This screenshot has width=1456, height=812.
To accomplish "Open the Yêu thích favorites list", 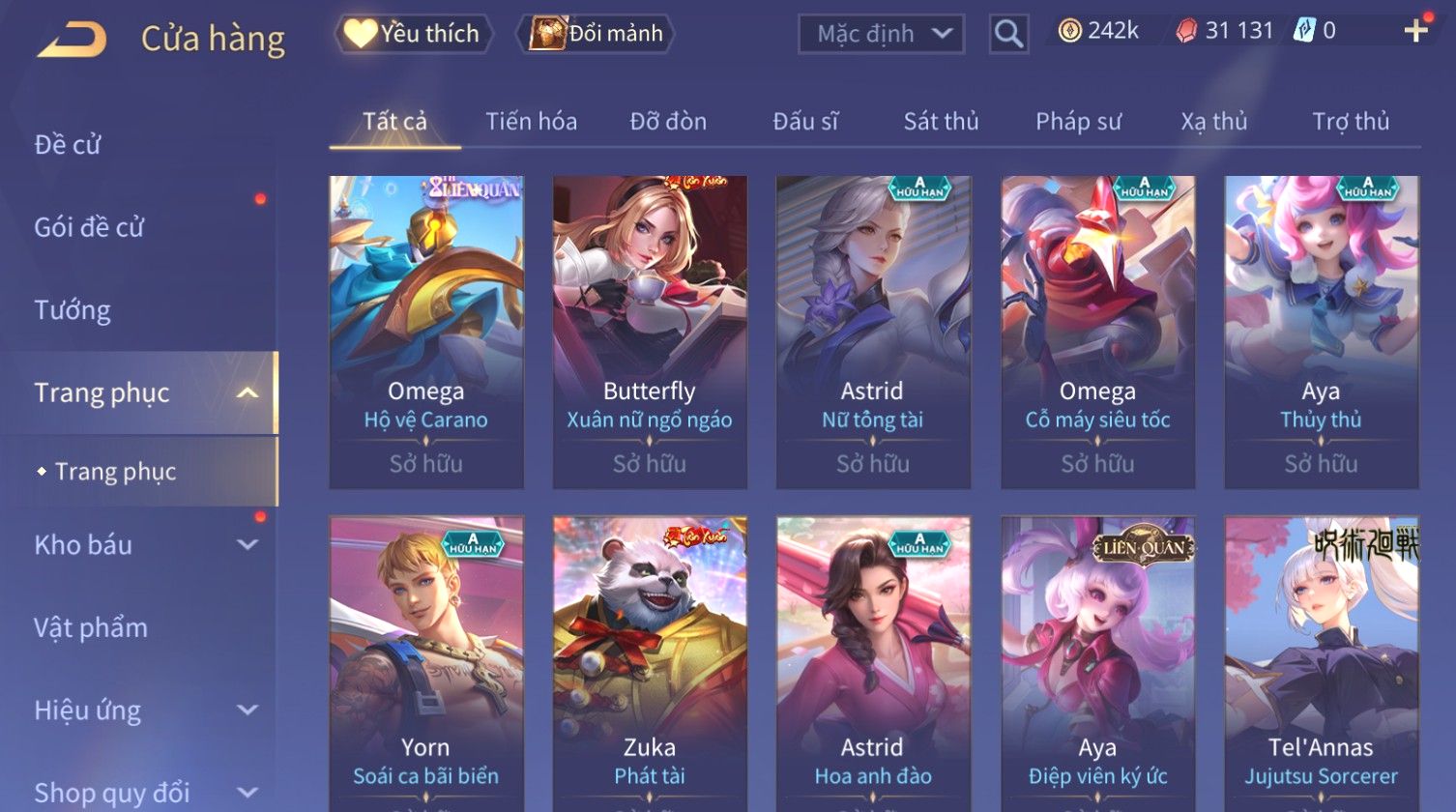I will 414,34.
